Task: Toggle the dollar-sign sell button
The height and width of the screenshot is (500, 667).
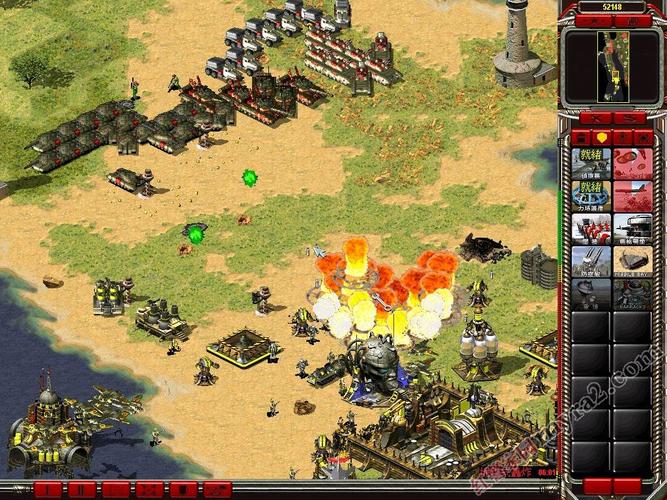Action: [628, 119]
